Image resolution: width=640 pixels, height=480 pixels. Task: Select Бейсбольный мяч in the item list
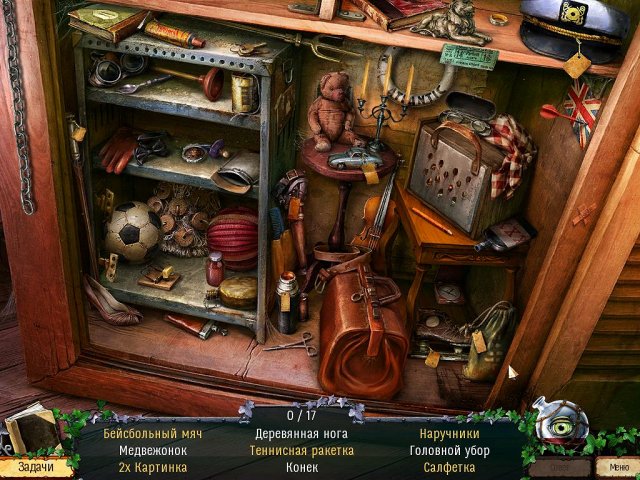point(153,434)
